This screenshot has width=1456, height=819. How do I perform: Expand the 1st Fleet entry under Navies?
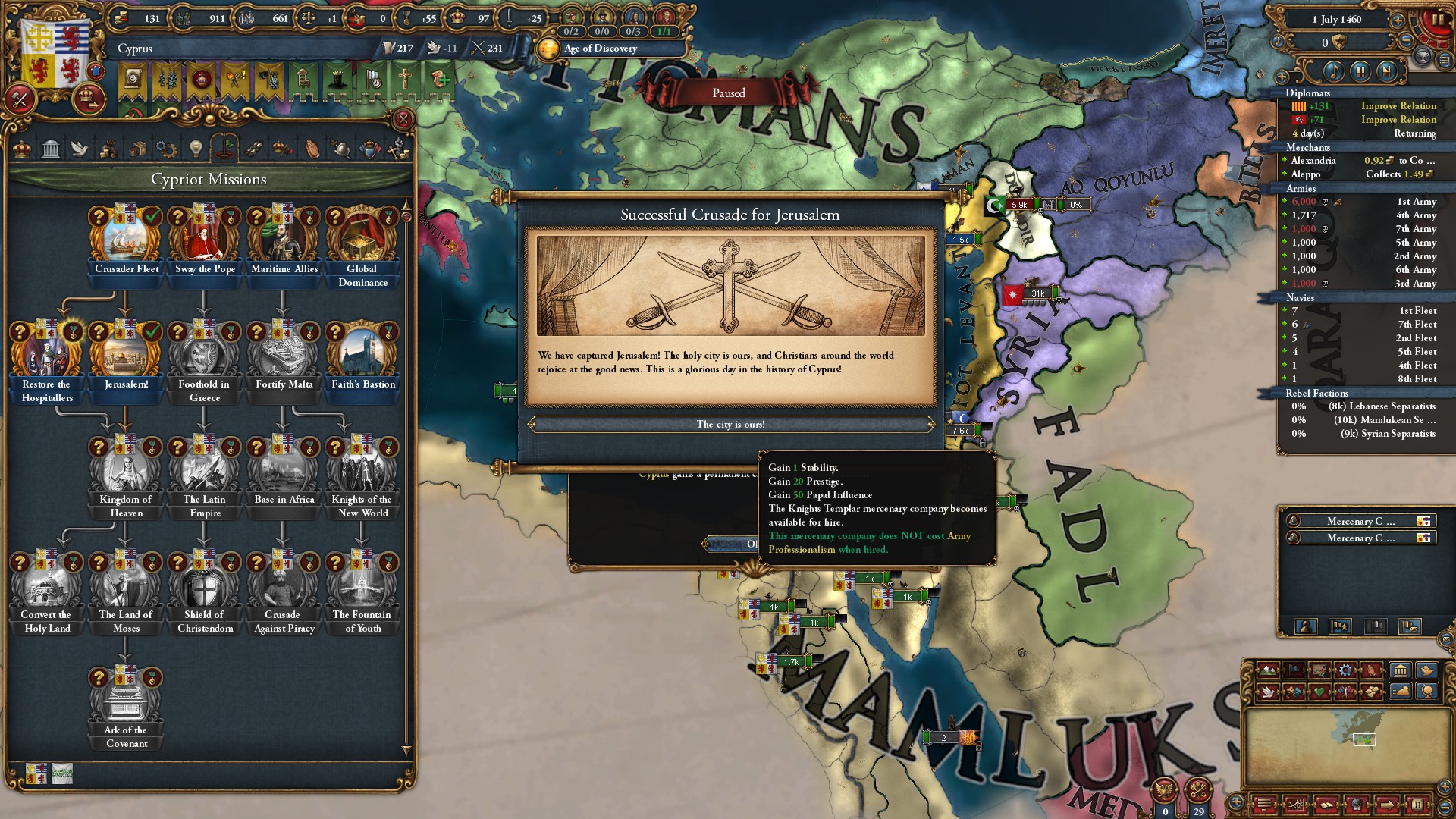coord(1284,310)
